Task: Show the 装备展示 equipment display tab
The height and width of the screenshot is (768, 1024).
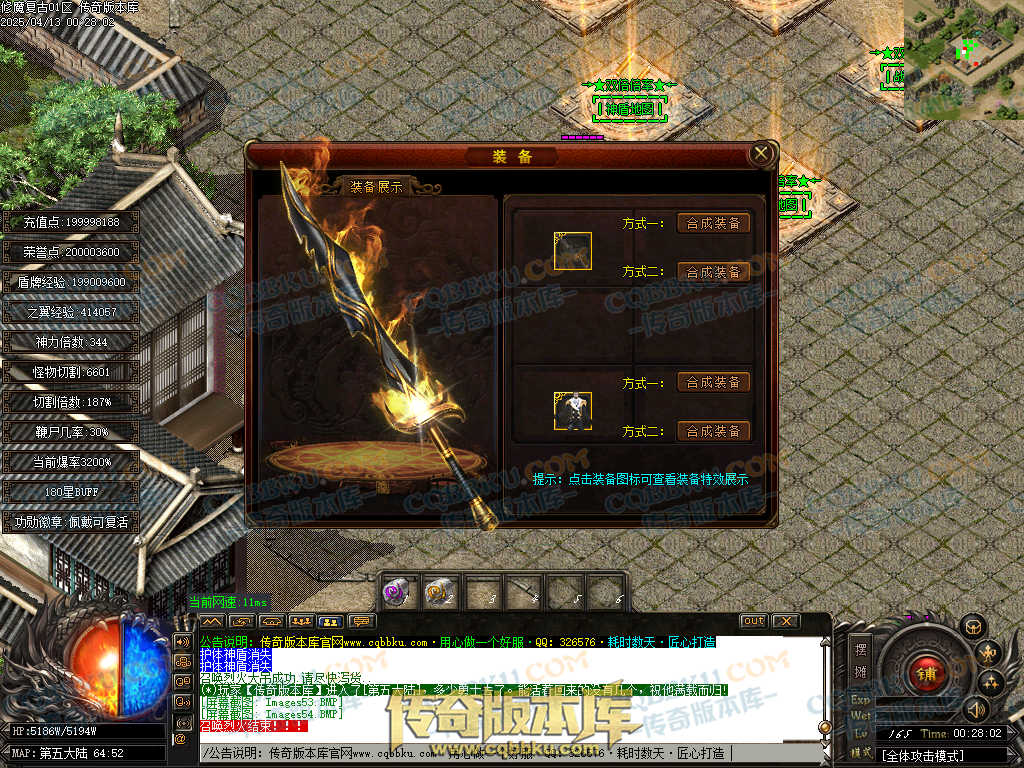Action: tap(376, 187)
